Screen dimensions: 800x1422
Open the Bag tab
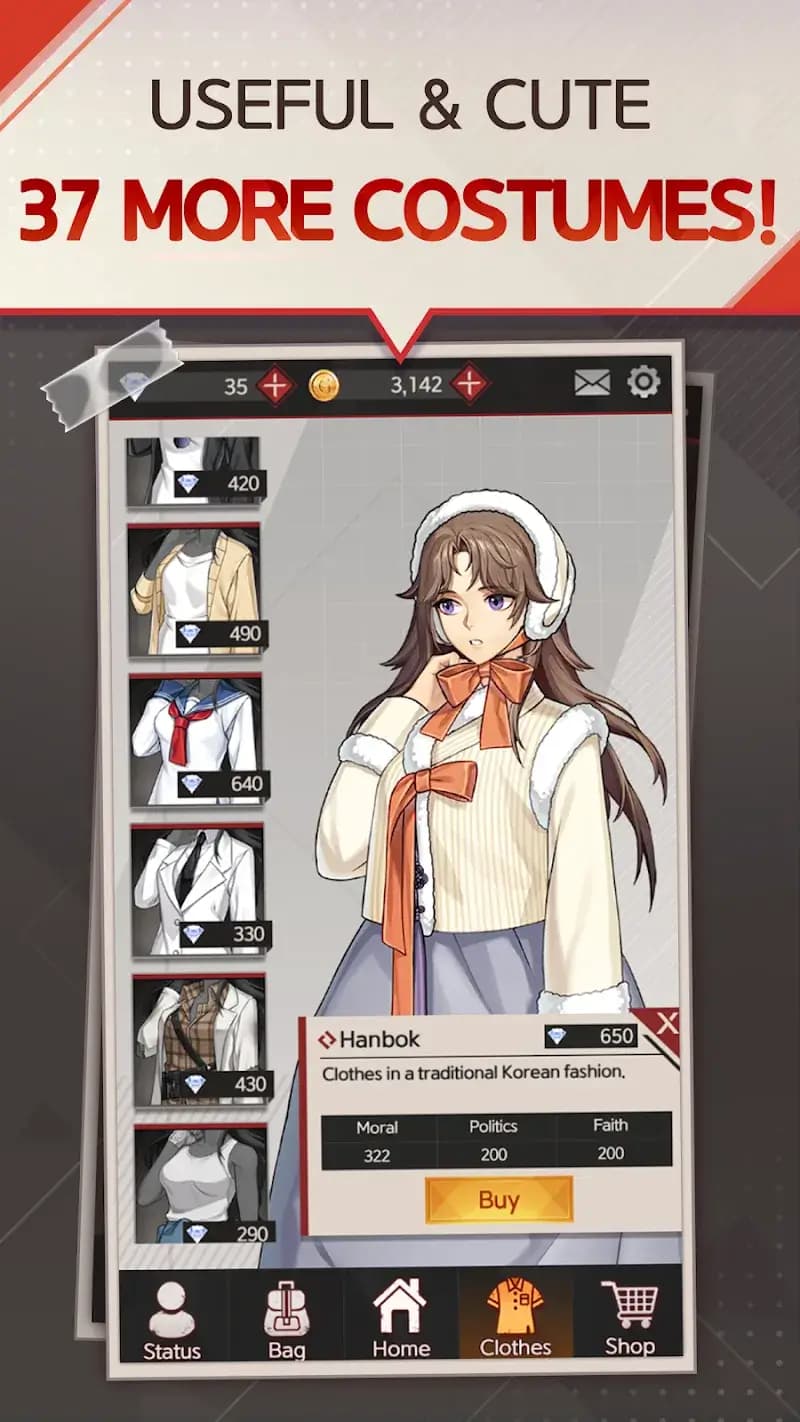tap(286, 1320)
